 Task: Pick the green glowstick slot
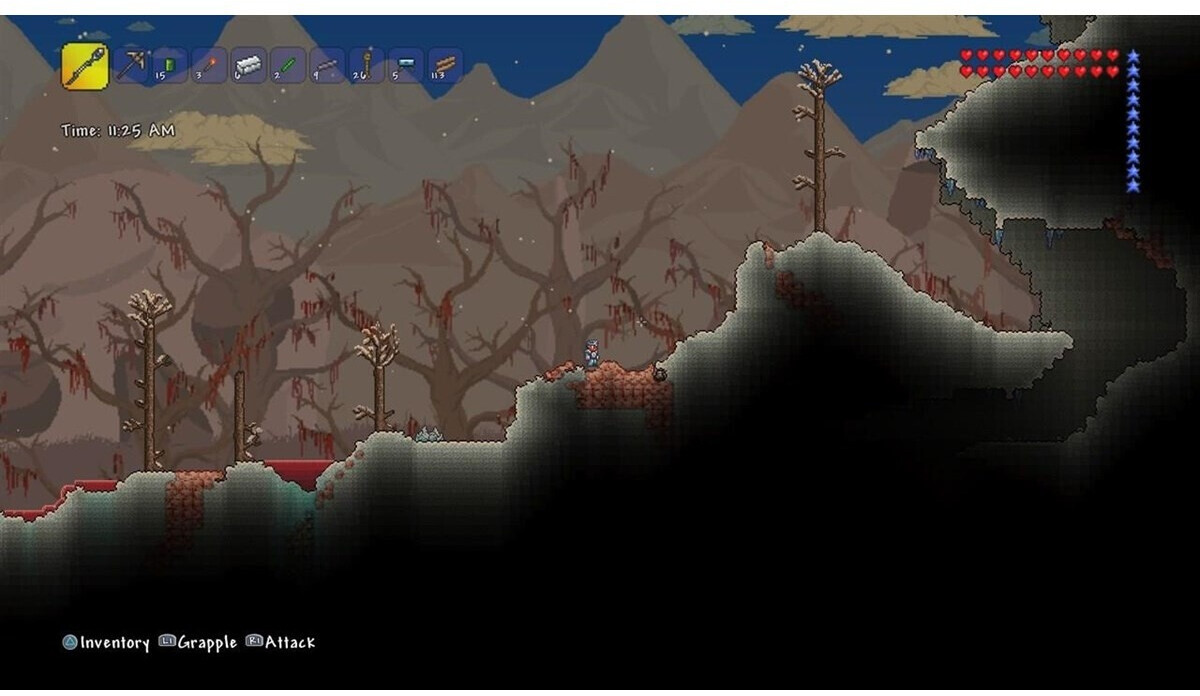pos(288,66)
